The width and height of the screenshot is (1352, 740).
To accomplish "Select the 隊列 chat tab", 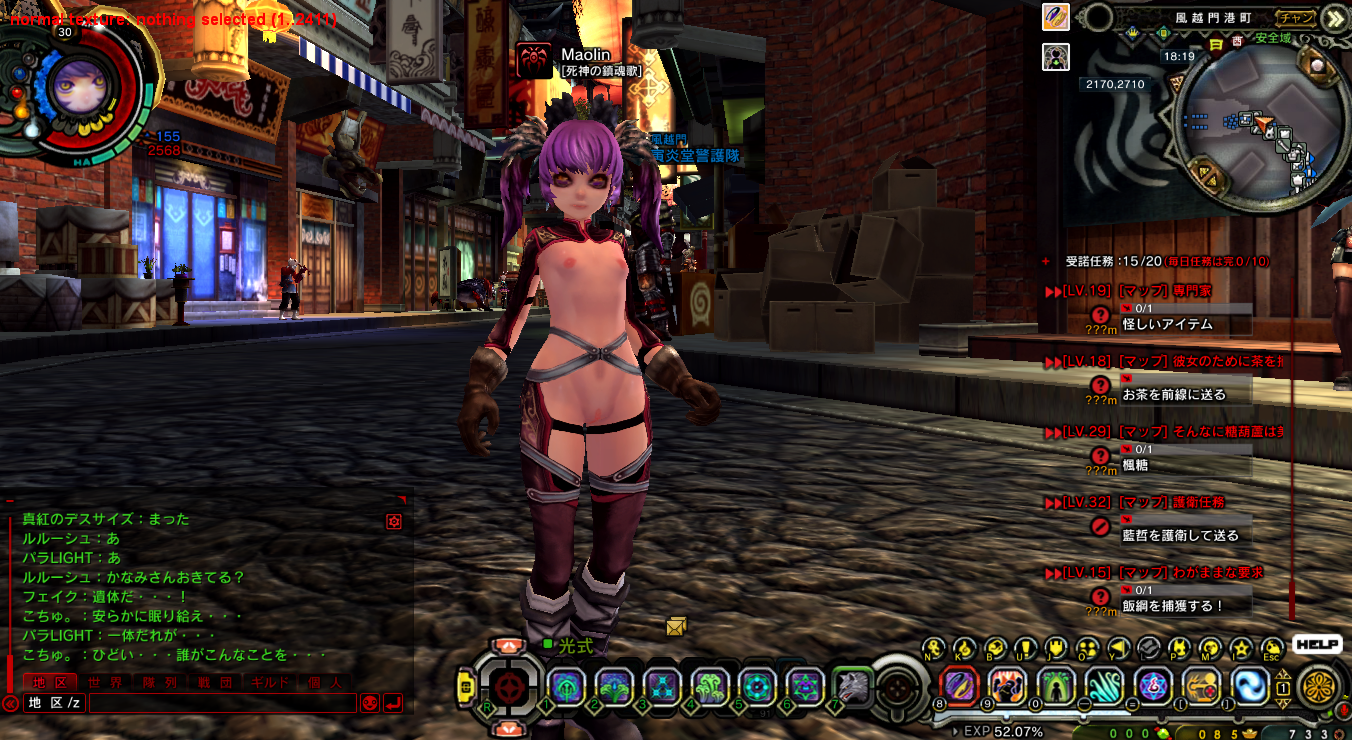I will [160, 682].
